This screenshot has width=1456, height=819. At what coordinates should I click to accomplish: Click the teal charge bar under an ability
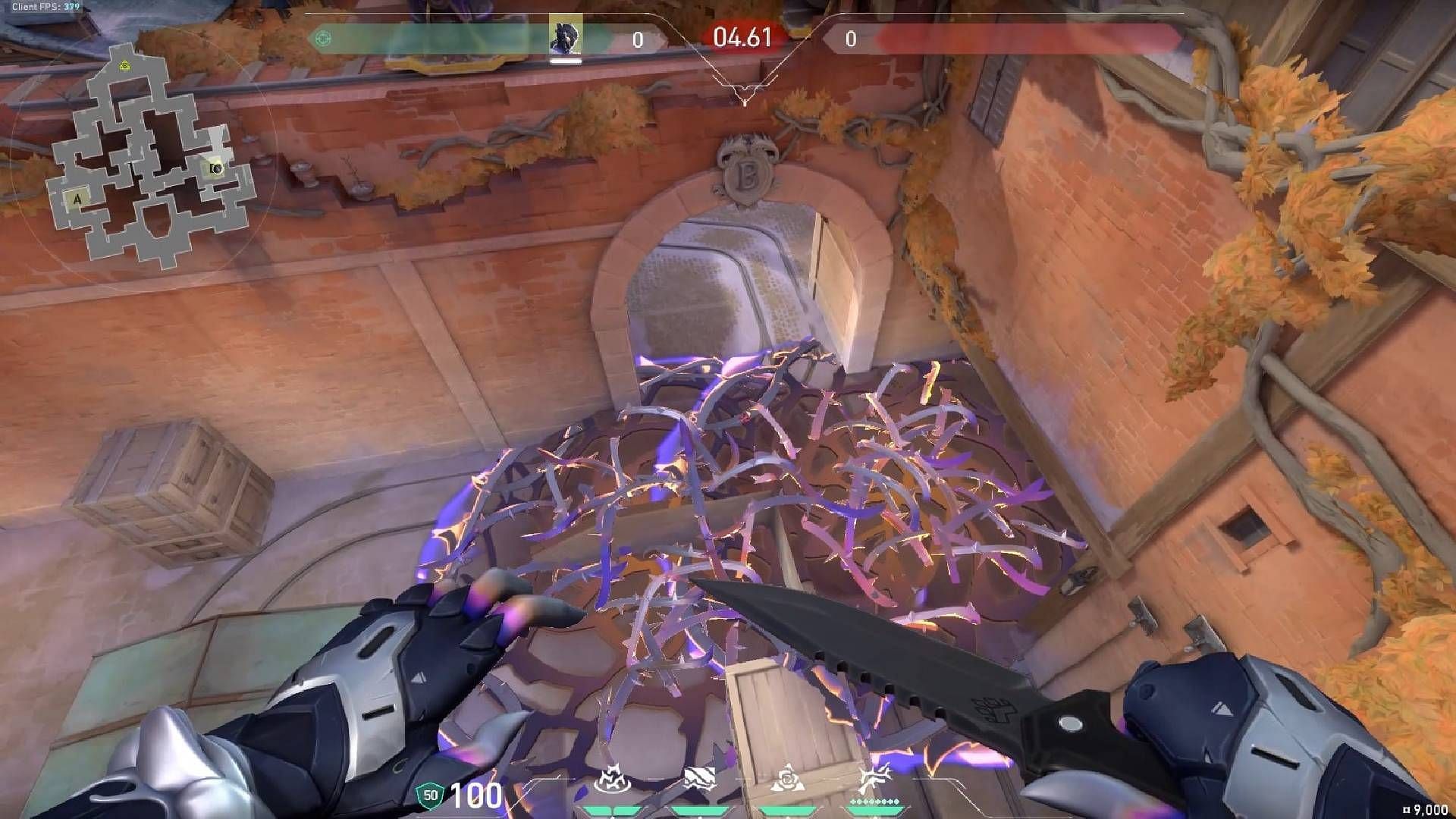[614, 810]
